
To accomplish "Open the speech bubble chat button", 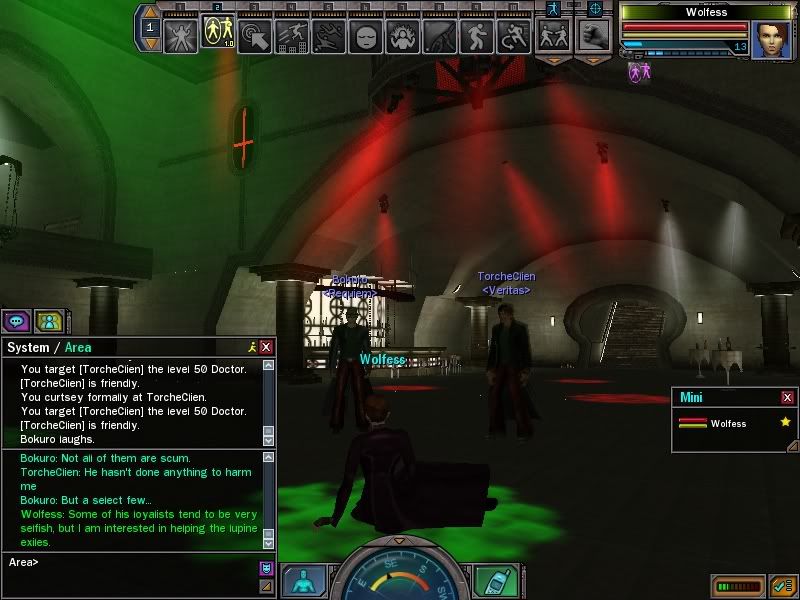I will [x=16, y=321].
